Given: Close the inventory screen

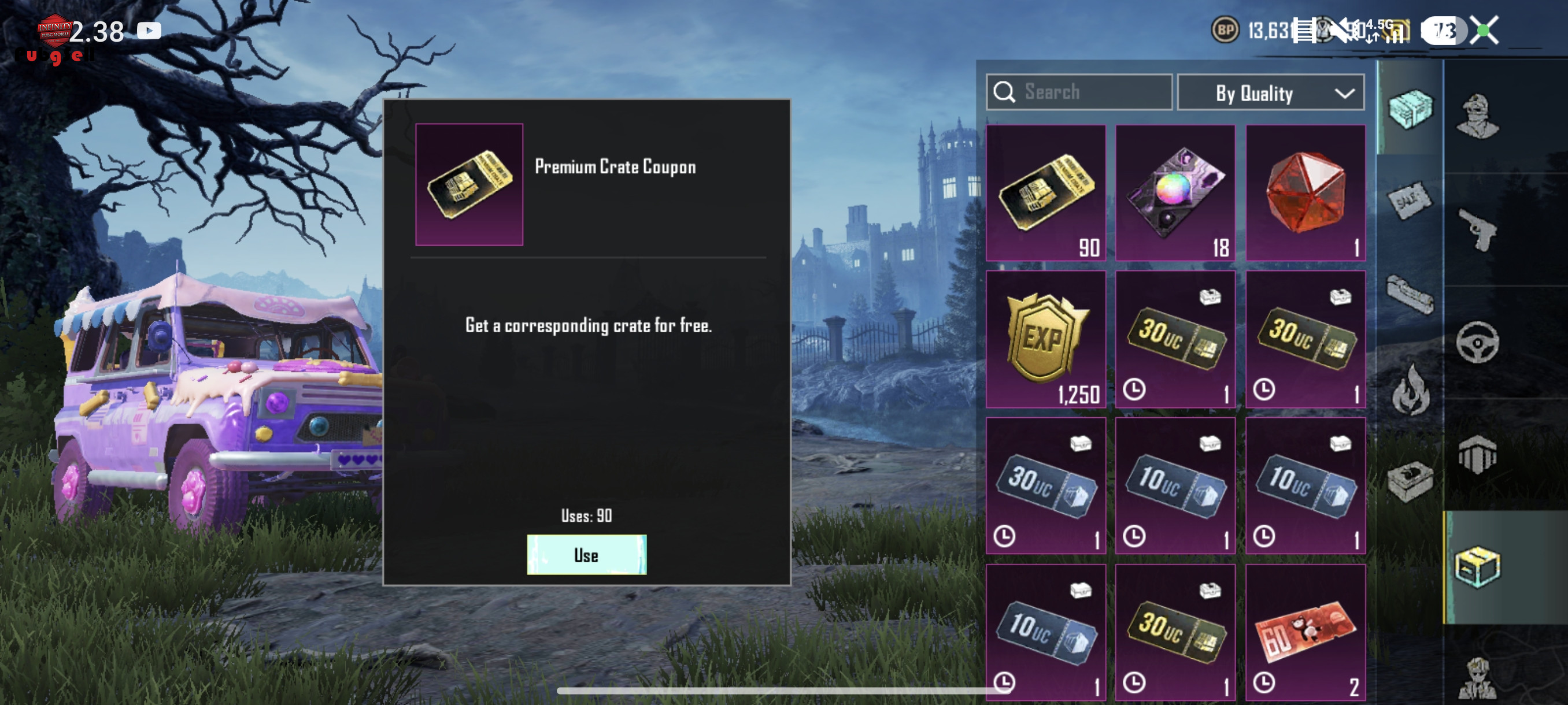Looking at the screenshot, I should pyautogui.click(x=1484, y=31).
